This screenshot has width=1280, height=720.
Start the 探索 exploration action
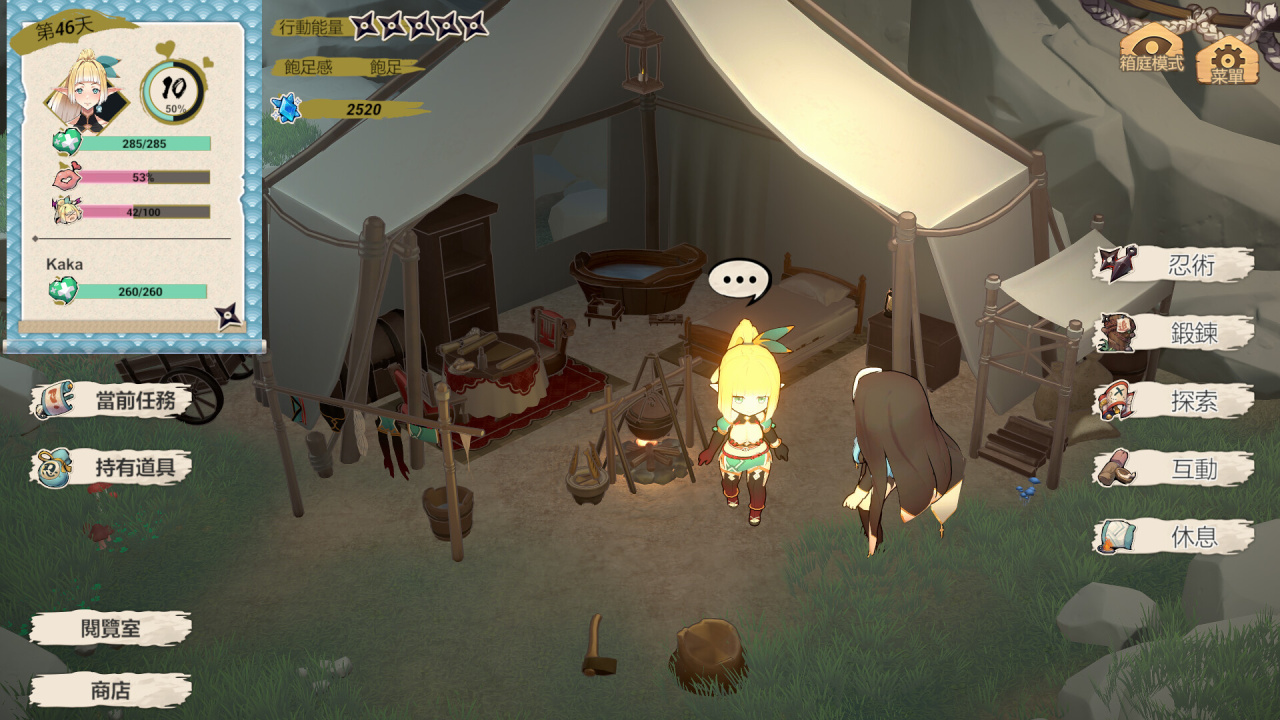tap(1175, 401)
